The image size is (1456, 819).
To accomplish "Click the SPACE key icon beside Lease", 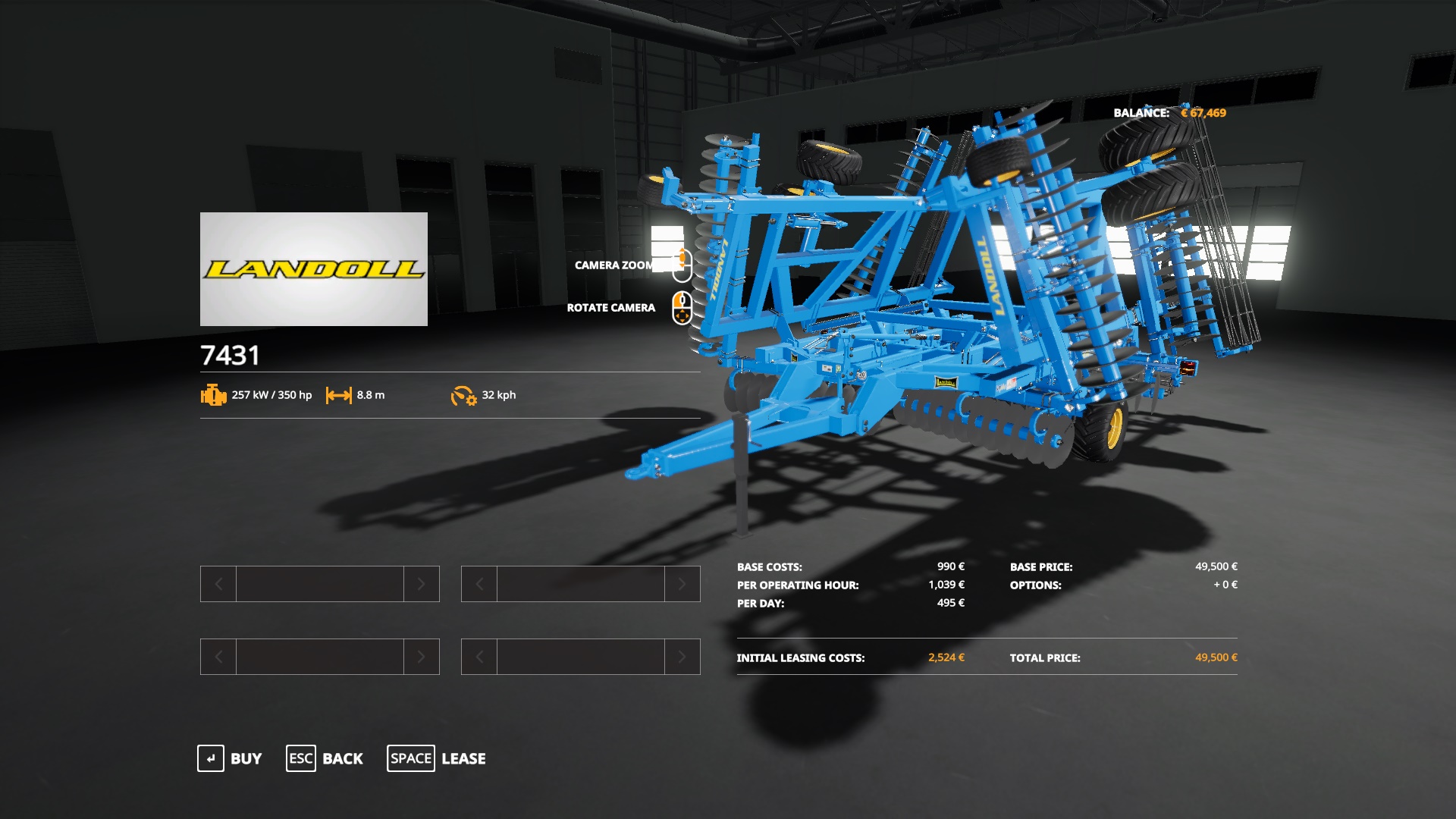I will pos(410,758).
